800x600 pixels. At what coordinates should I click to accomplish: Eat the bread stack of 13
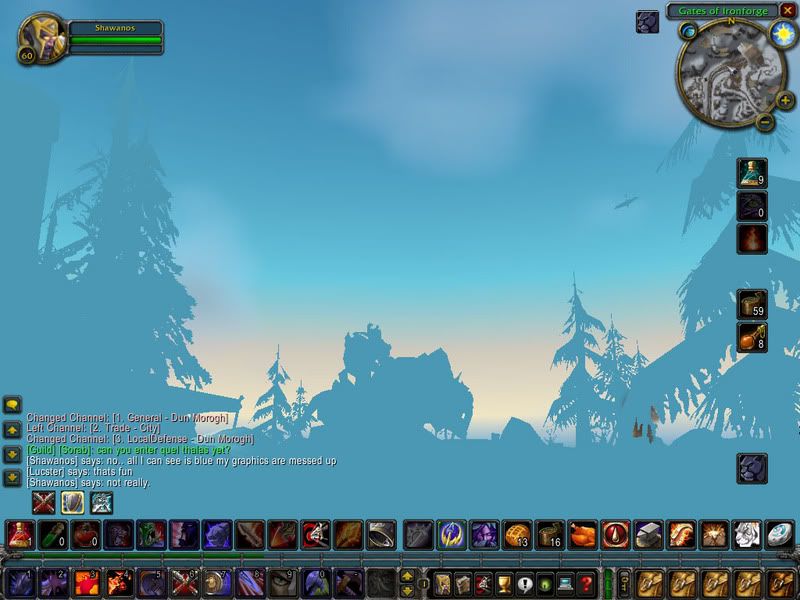point(517,534)
